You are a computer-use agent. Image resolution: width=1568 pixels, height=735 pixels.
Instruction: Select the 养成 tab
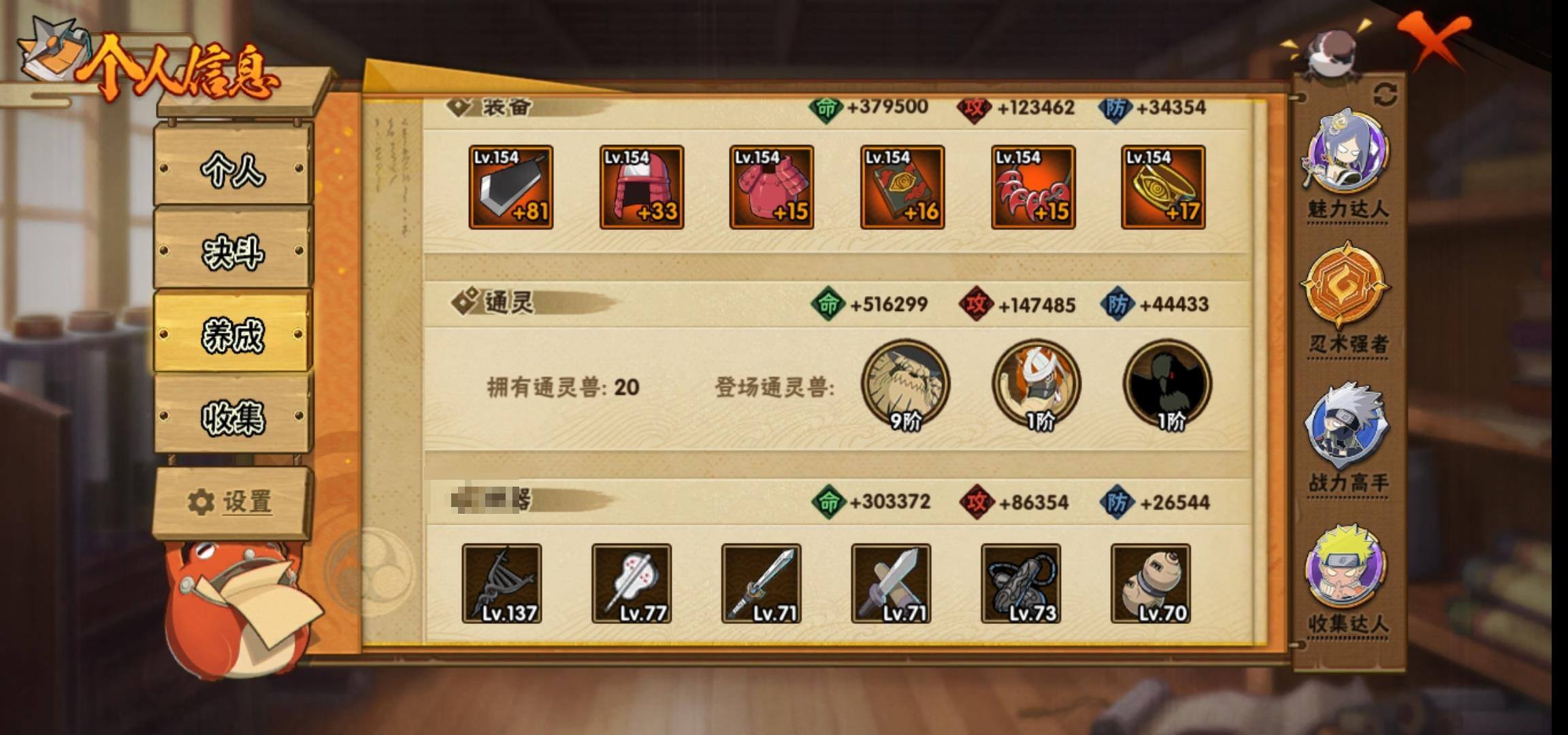point(233,333)
